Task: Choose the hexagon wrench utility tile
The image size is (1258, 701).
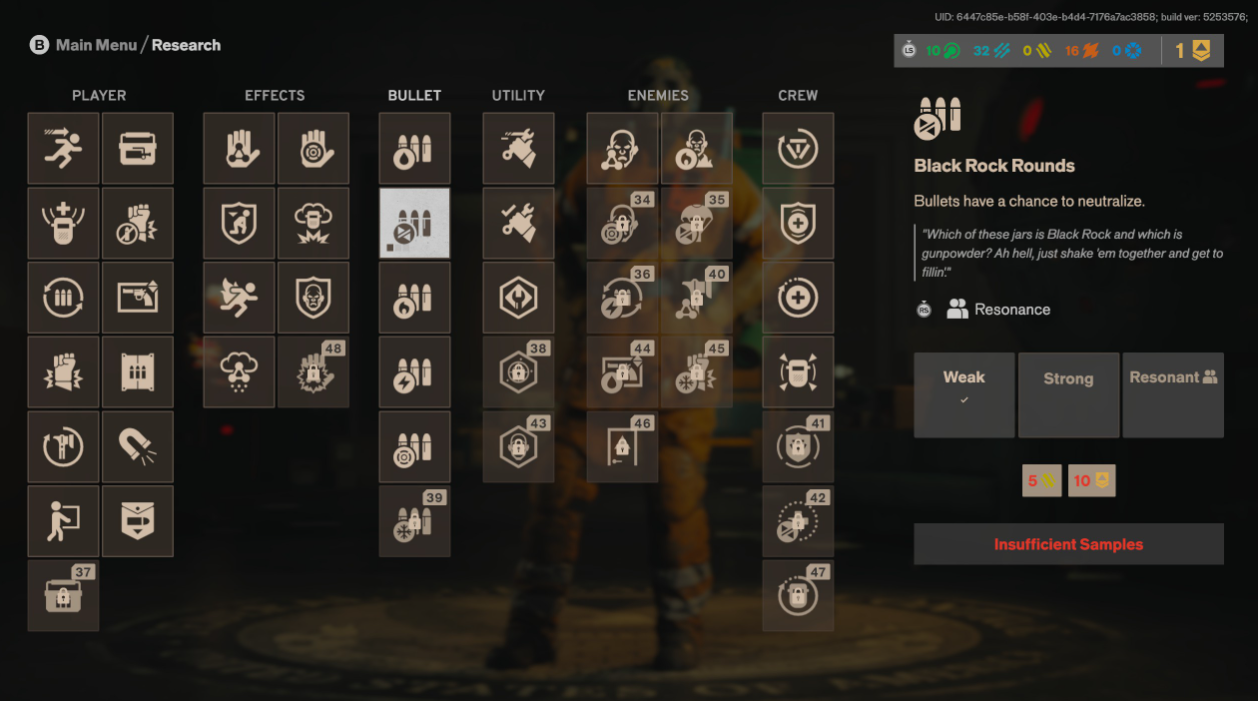Action: [518, 297]
